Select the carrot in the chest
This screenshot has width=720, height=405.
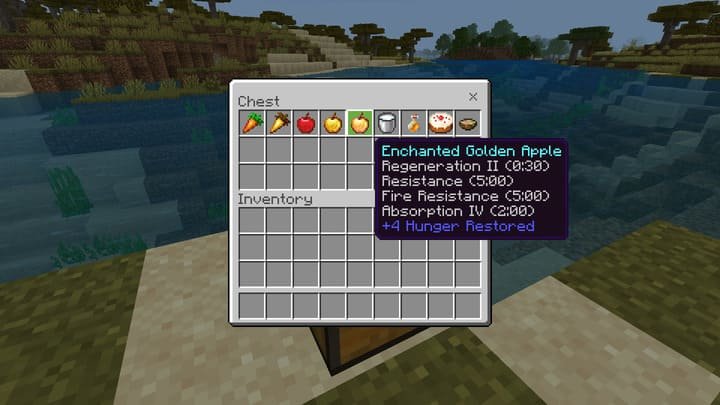[251, 123]
